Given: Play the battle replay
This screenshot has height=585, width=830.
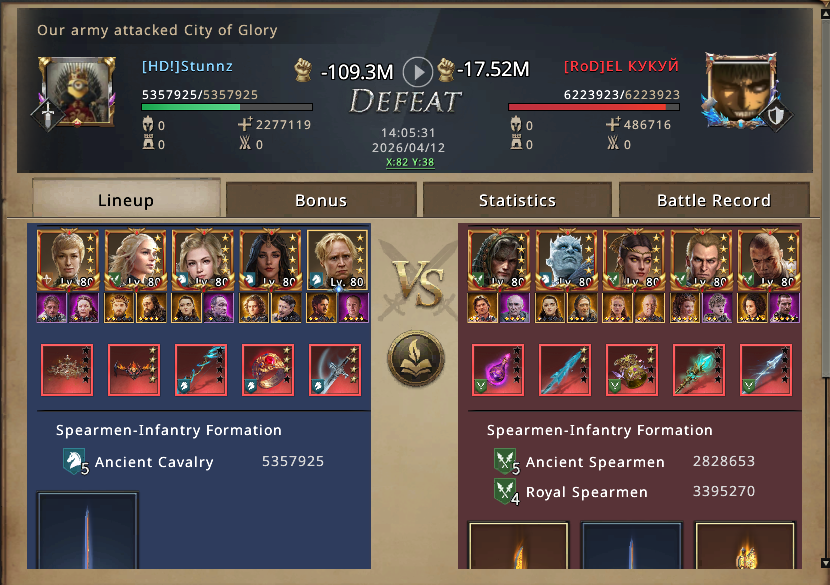Looking at the screenshot, I should pyautogui.click(x=418, y=71).
